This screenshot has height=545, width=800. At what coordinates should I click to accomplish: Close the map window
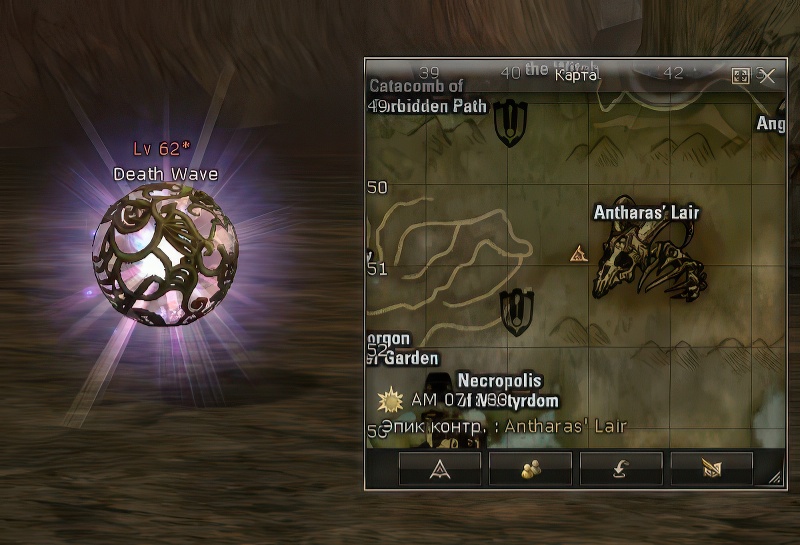pos(767,76)
